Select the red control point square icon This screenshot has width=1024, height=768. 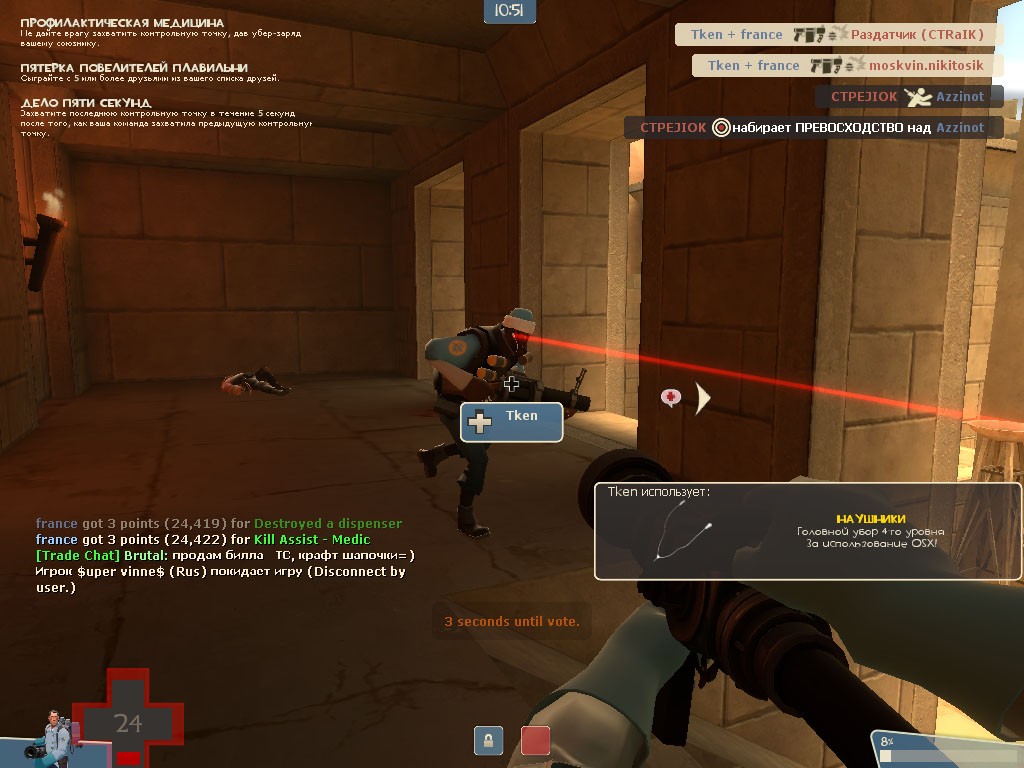click(535, 741)
